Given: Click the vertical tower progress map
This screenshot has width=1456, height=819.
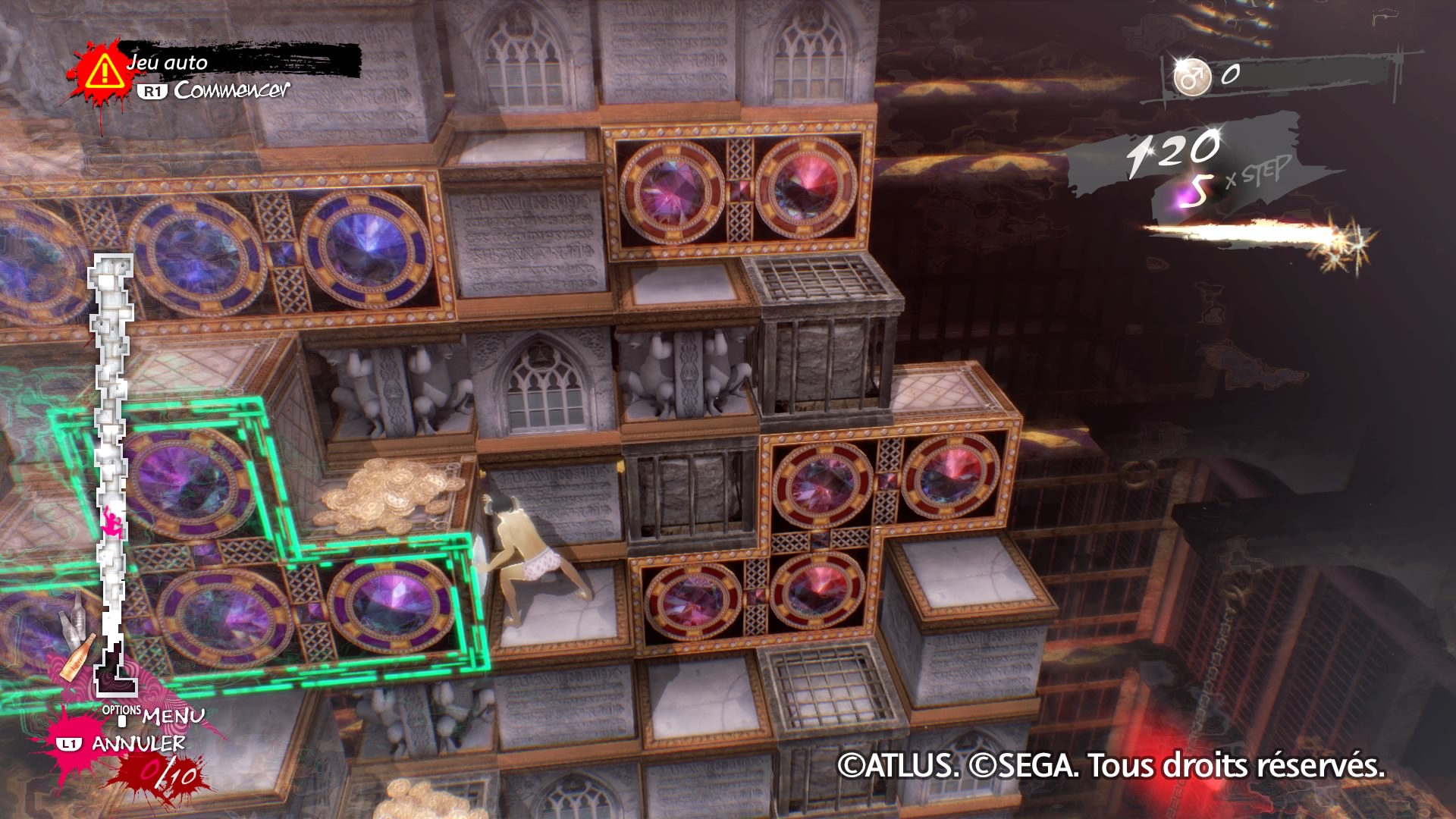Looking at the screenshot, I should (x=112, y=470).
